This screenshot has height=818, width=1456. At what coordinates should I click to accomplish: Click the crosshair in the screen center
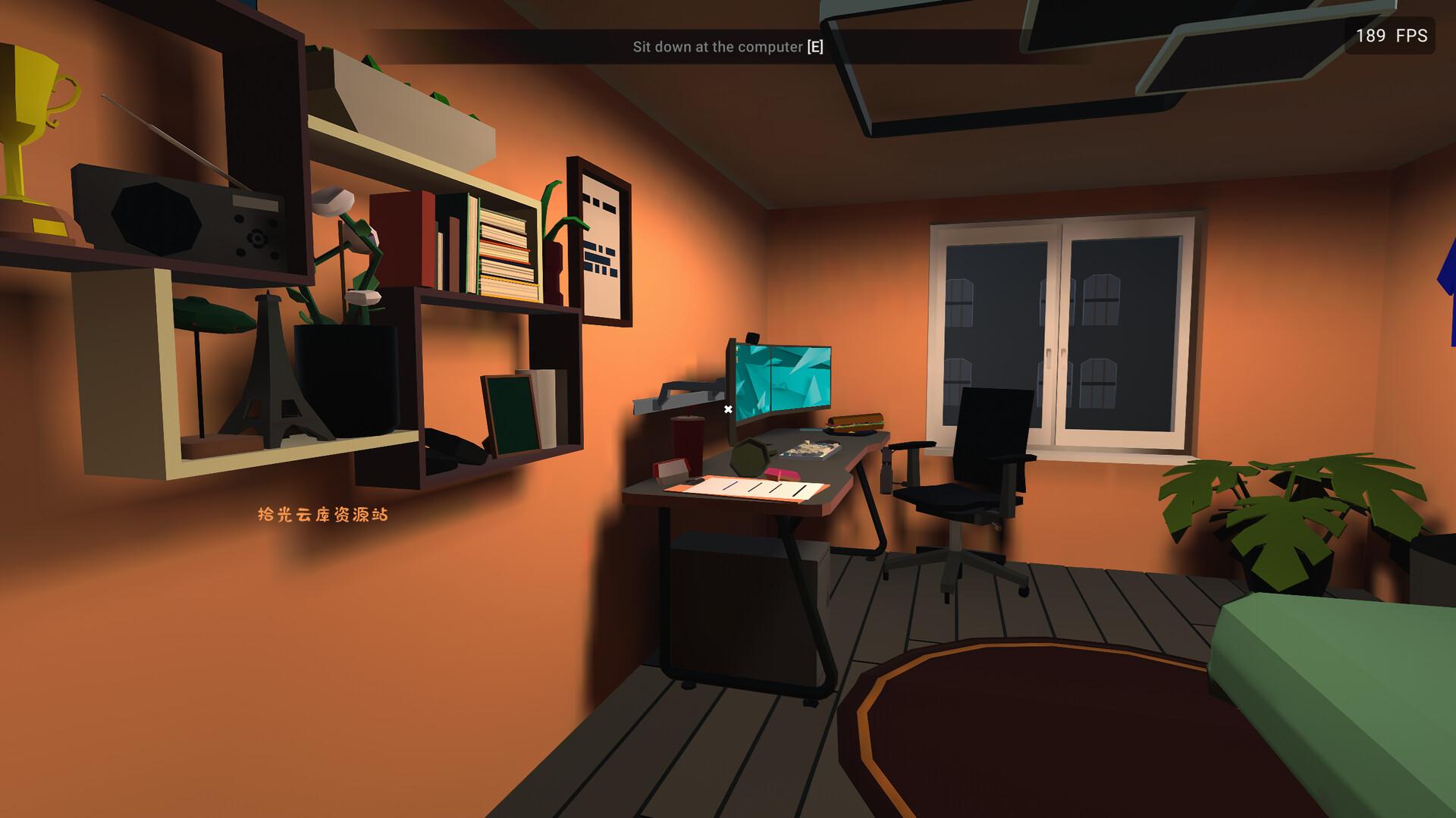tap(728, 408)
